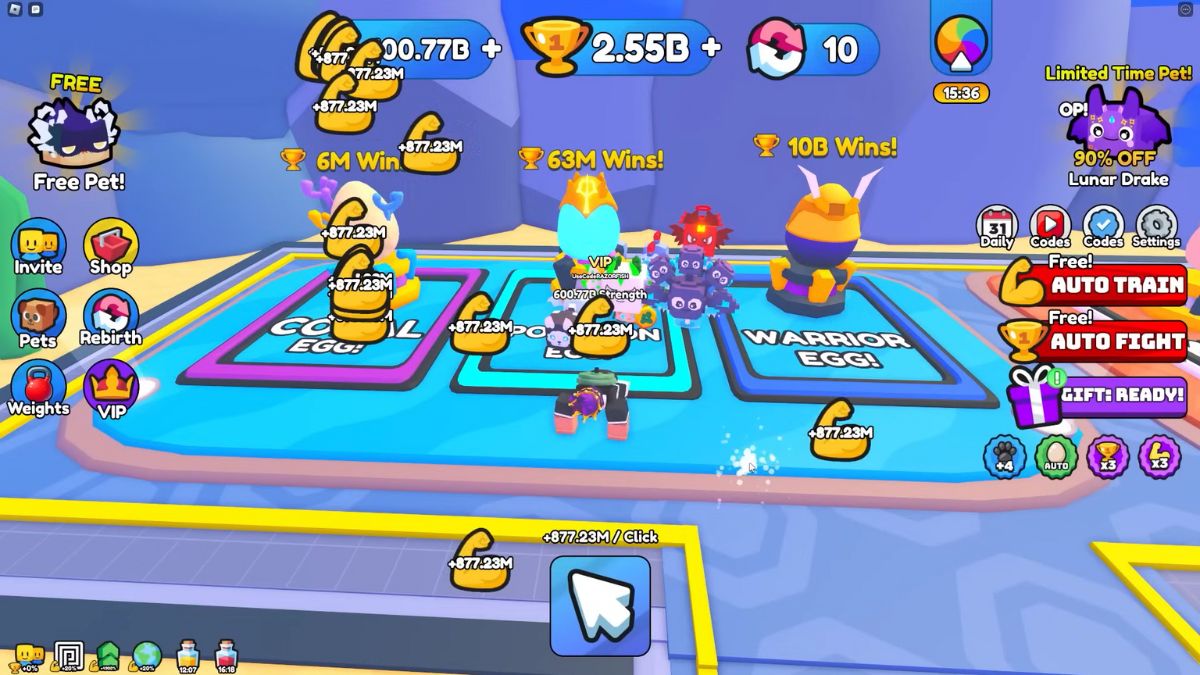
Task: Claim the ready gift
Action: (1096, 395)
